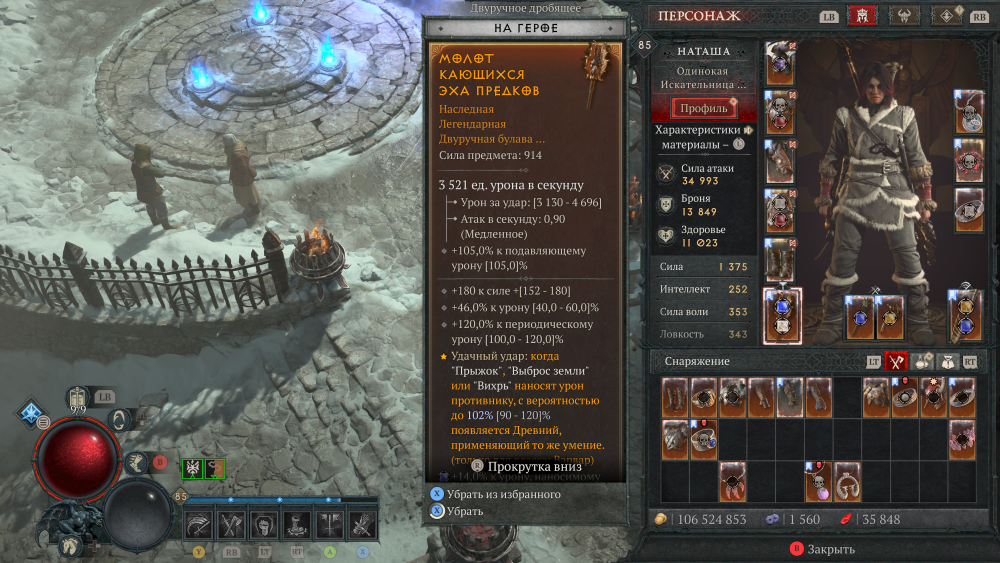Open the diamond-shaped tab in the header
The height and width of the screenshot is (563, 1000).
(x=947, y=16)
